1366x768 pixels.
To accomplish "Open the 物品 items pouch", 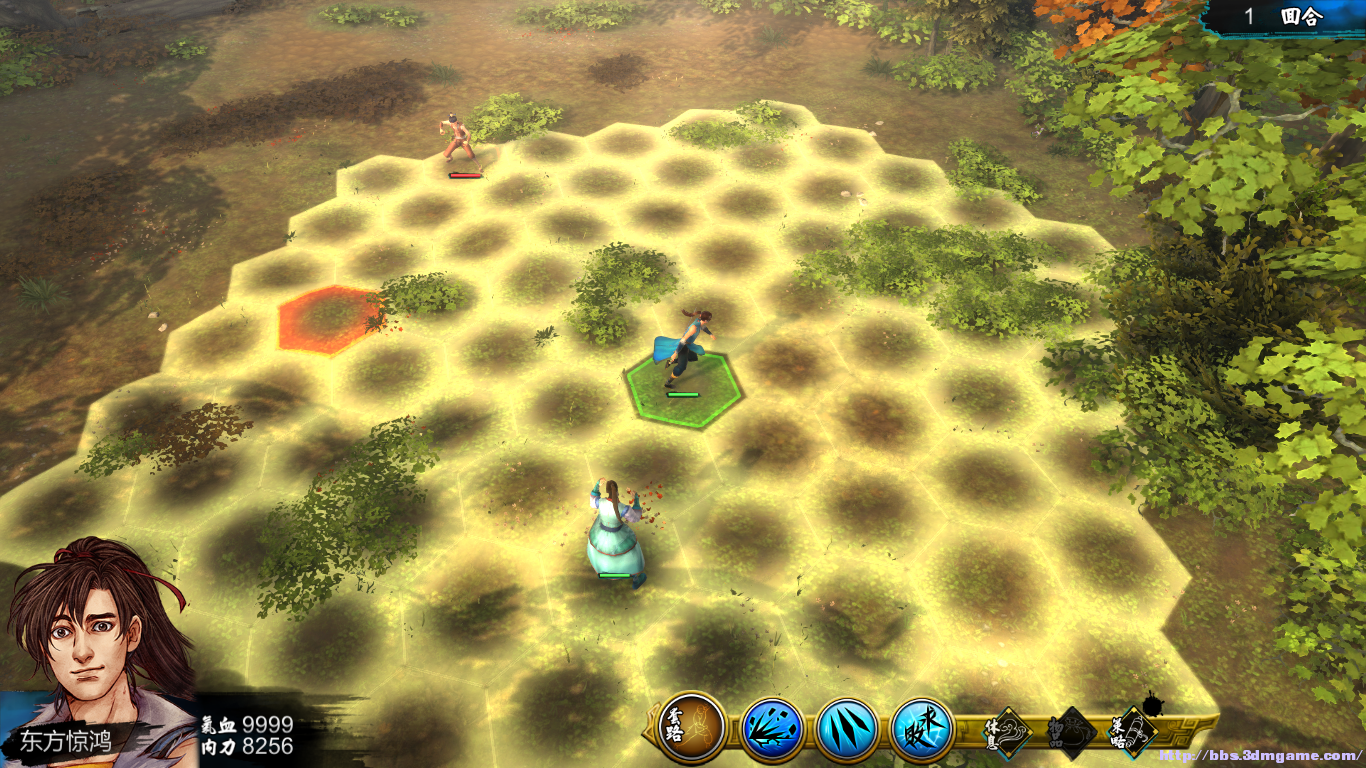I will (1070, 734).
